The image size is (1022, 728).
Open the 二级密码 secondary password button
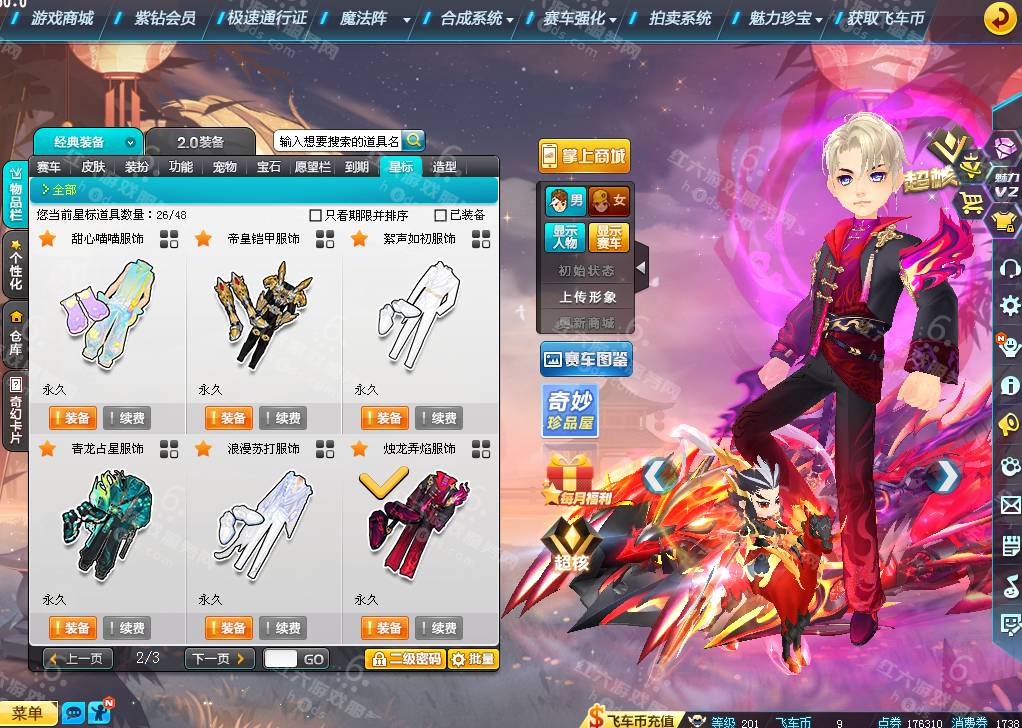tap(404, 659)
